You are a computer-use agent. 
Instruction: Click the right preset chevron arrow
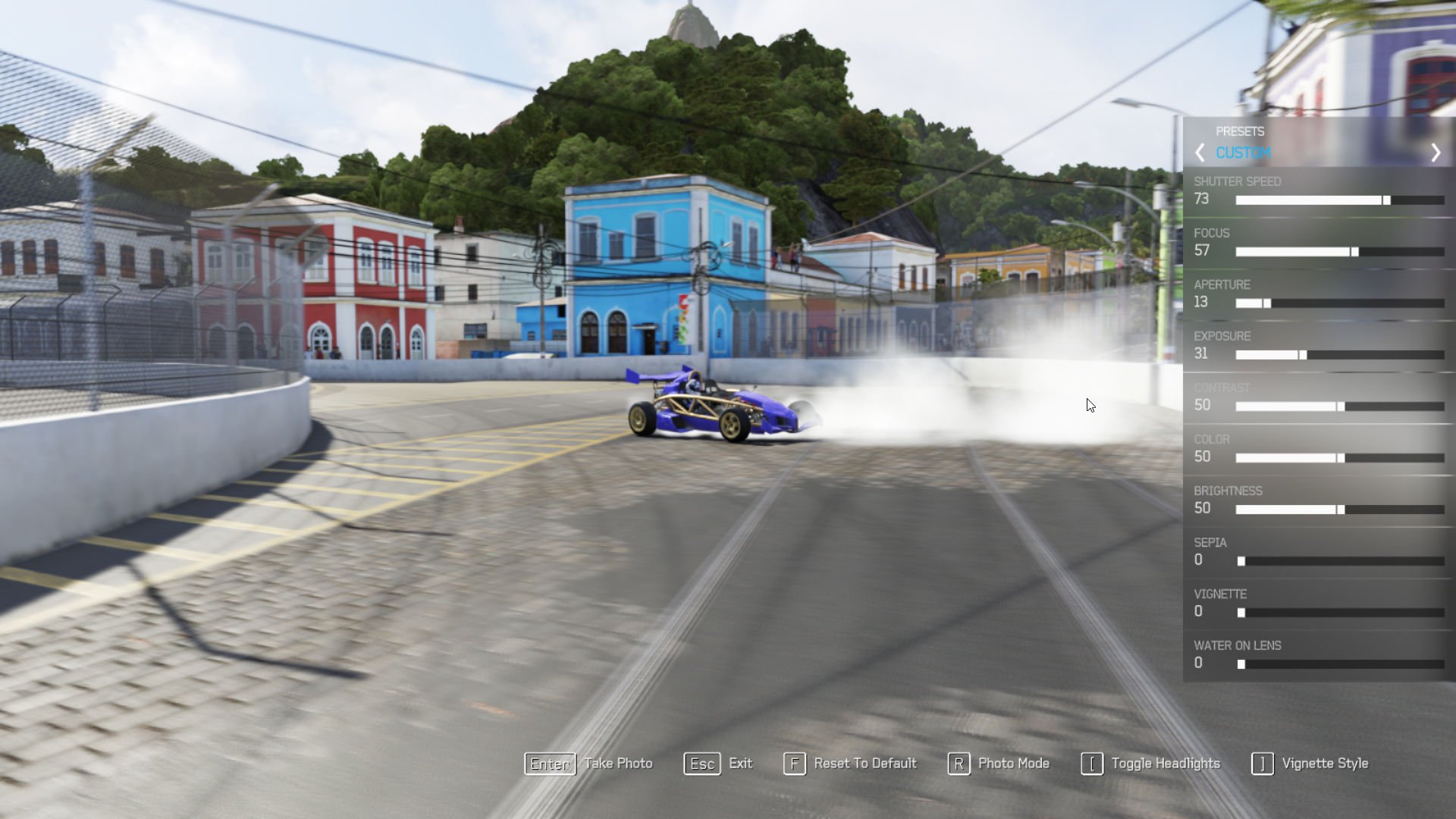pos(1436,152)
